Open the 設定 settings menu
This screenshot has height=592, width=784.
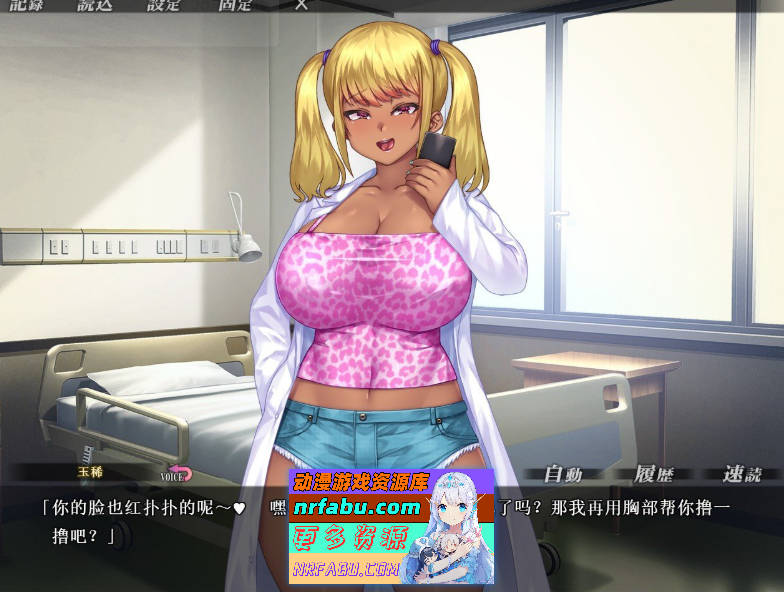(x=164, y=4)
